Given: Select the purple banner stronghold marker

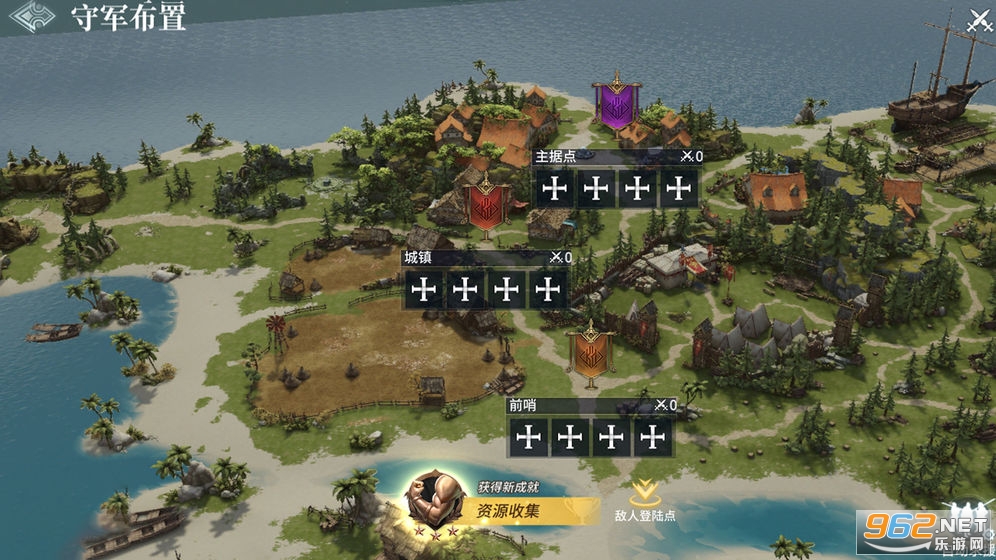Looking at the screenshot, I should coord(616,102).
